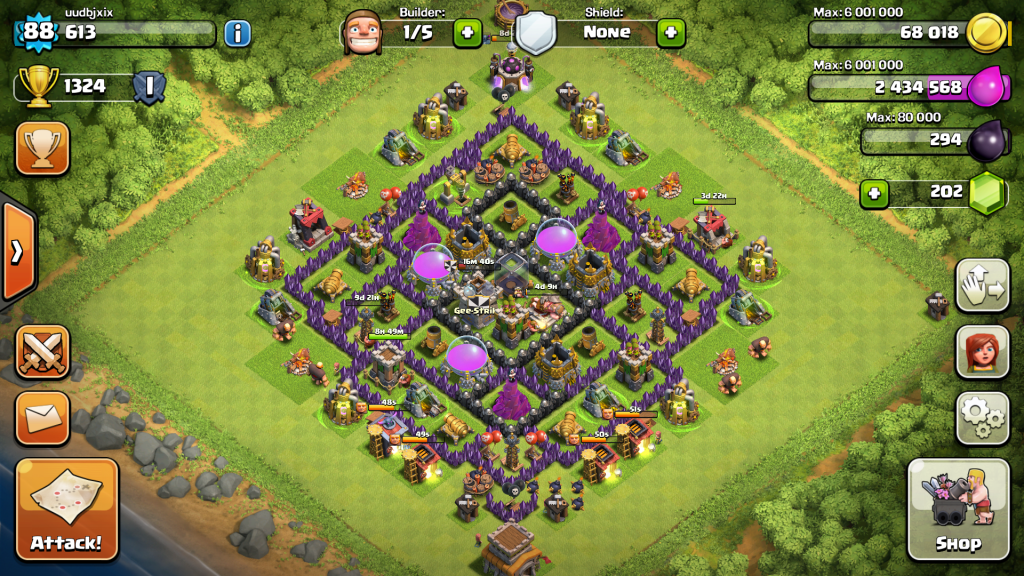Viewport: 1024px width, 576px height.
Task: Add a builder with the green plus
Action: (x=467, y=32)
